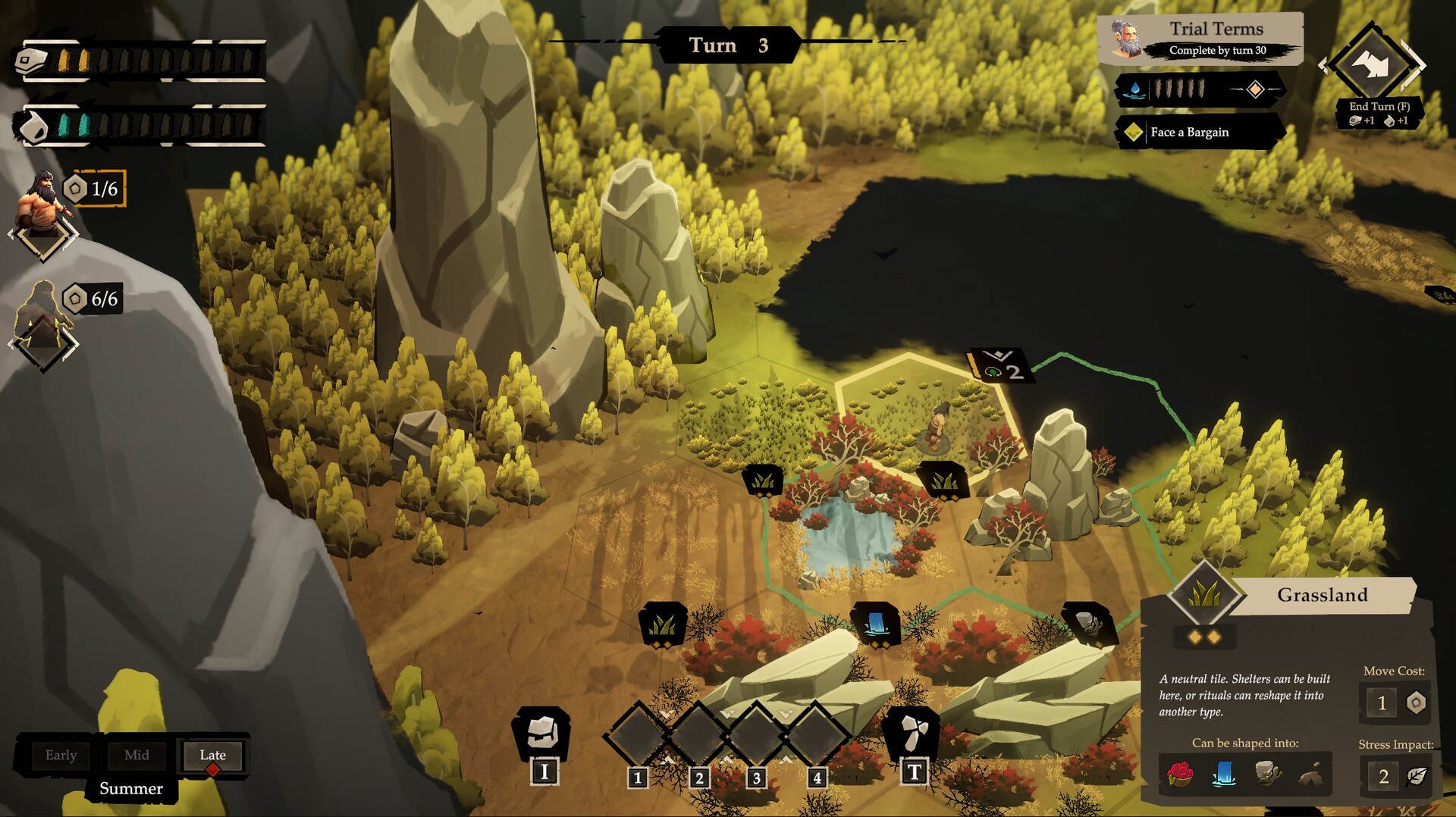Open the stone sack inventory icon
Screen dimensions: 1456x817
pos(542,733)
